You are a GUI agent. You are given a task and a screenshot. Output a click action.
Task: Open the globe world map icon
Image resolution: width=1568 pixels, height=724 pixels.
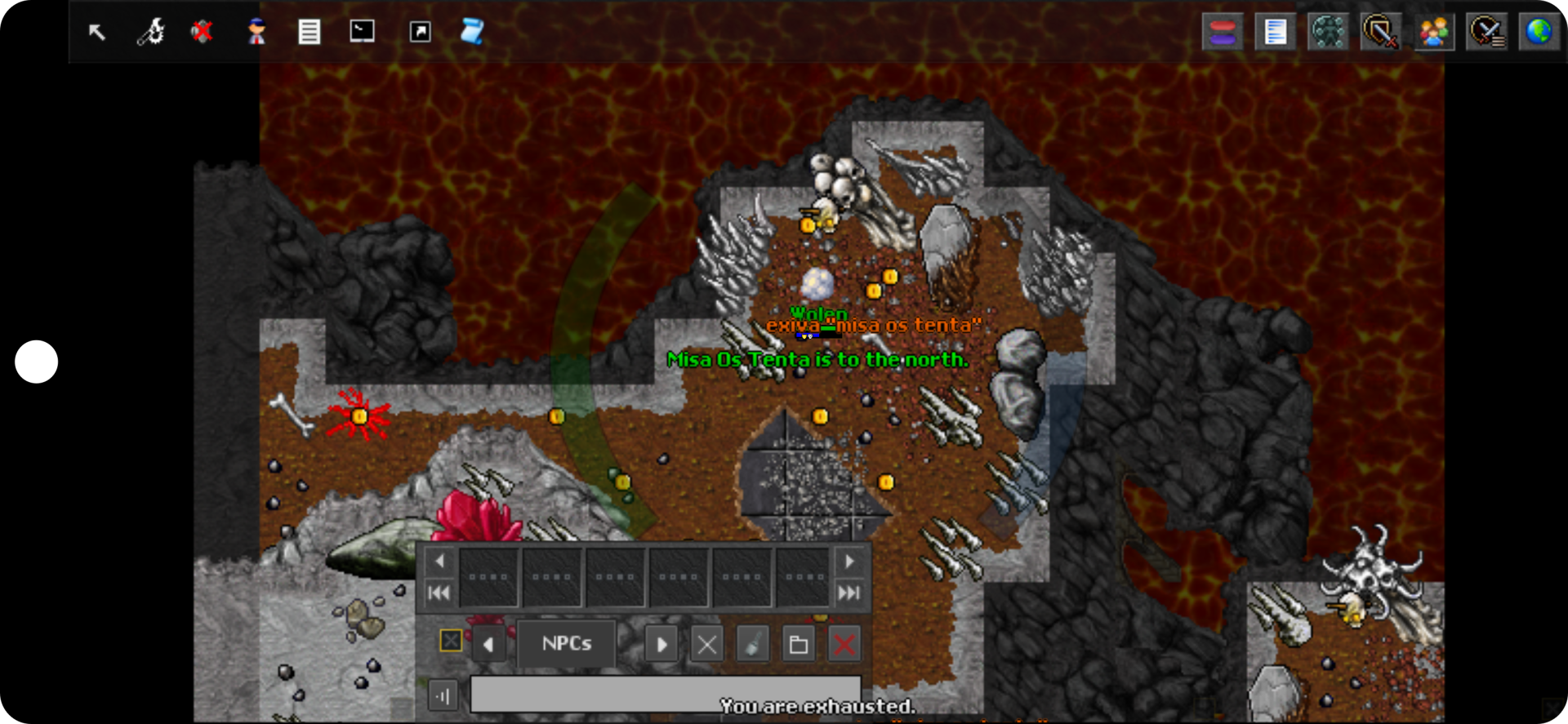click(1539, 33)
